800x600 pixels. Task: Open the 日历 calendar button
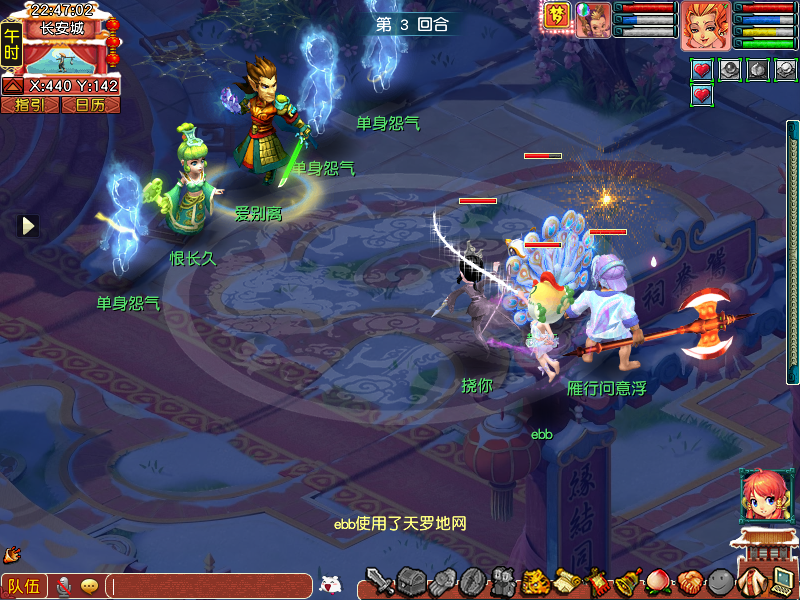(90, 104)
